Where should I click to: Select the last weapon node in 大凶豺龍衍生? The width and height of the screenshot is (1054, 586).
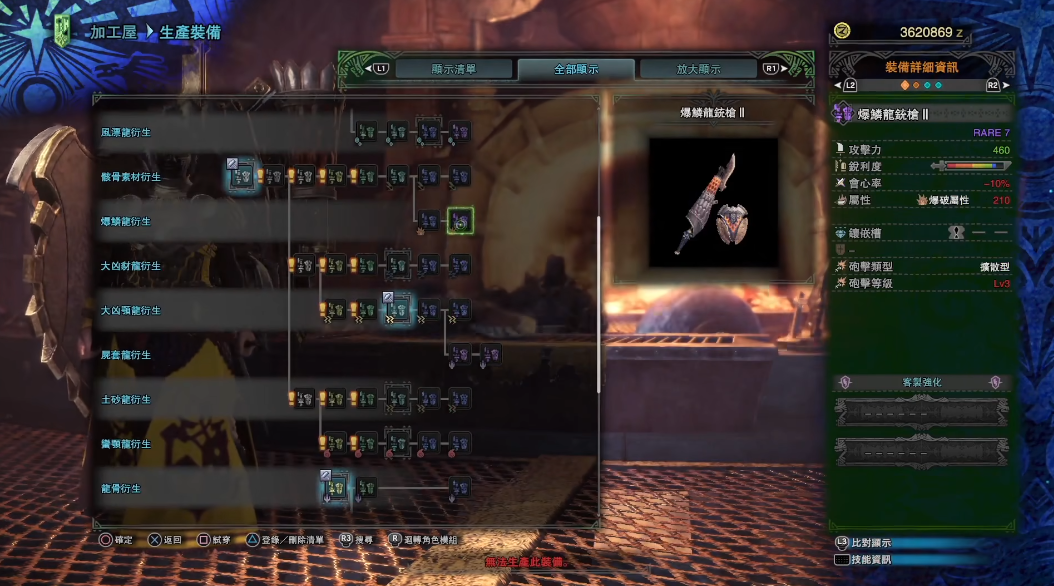[x=459, y=265]
